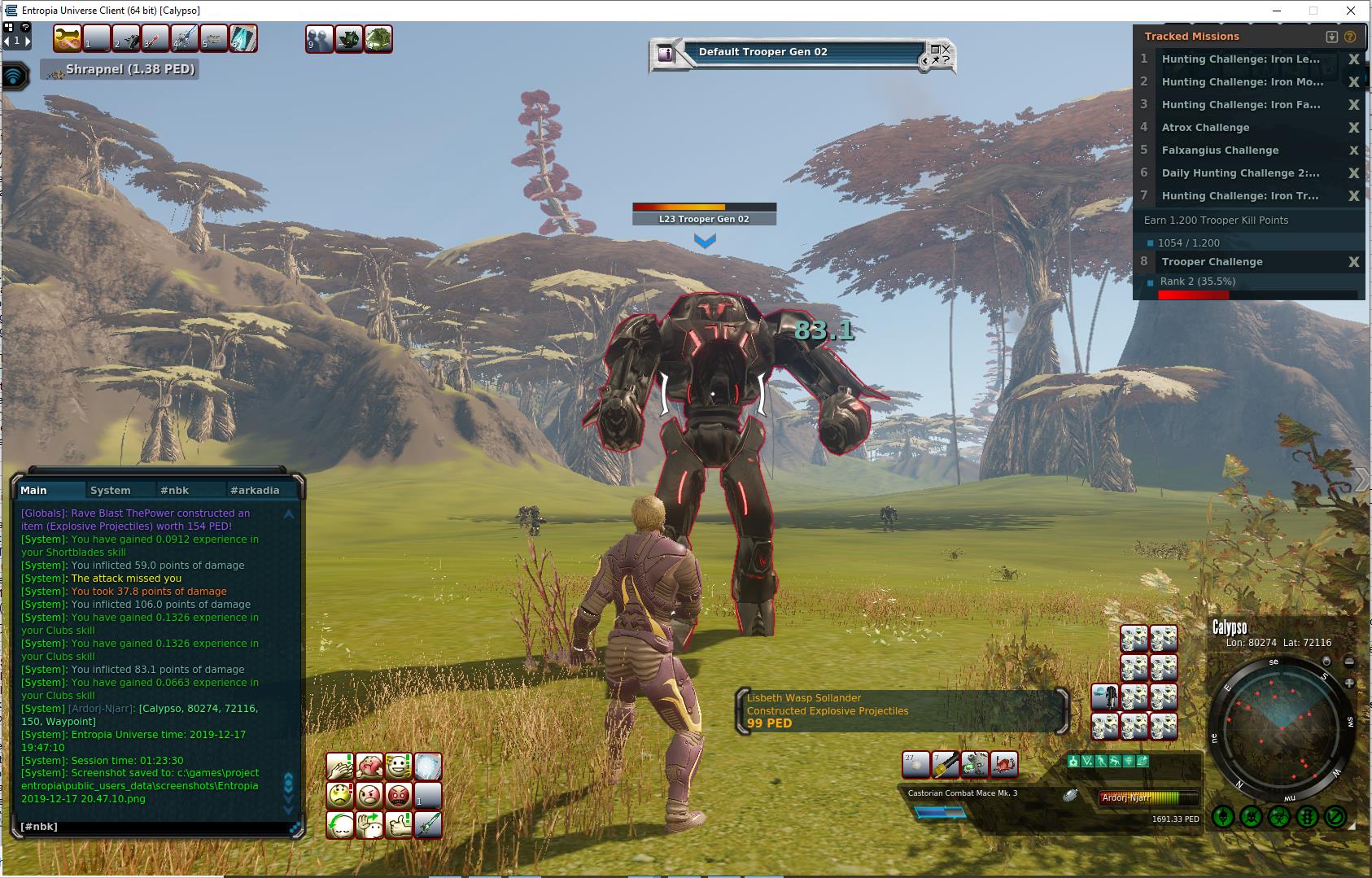Click the circular radar minimap

[1281, 727]
